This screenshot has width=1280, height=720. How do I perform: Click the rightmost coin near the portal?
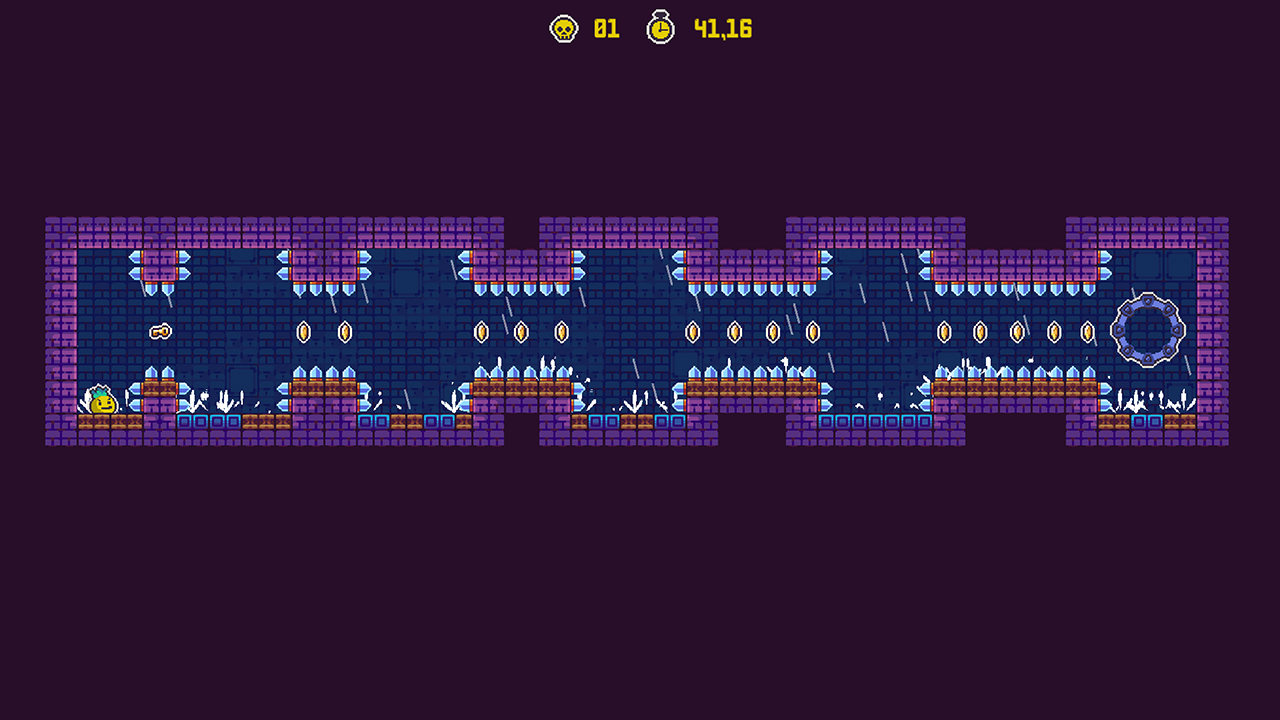pyautogui.click(x=1087, y=333)
